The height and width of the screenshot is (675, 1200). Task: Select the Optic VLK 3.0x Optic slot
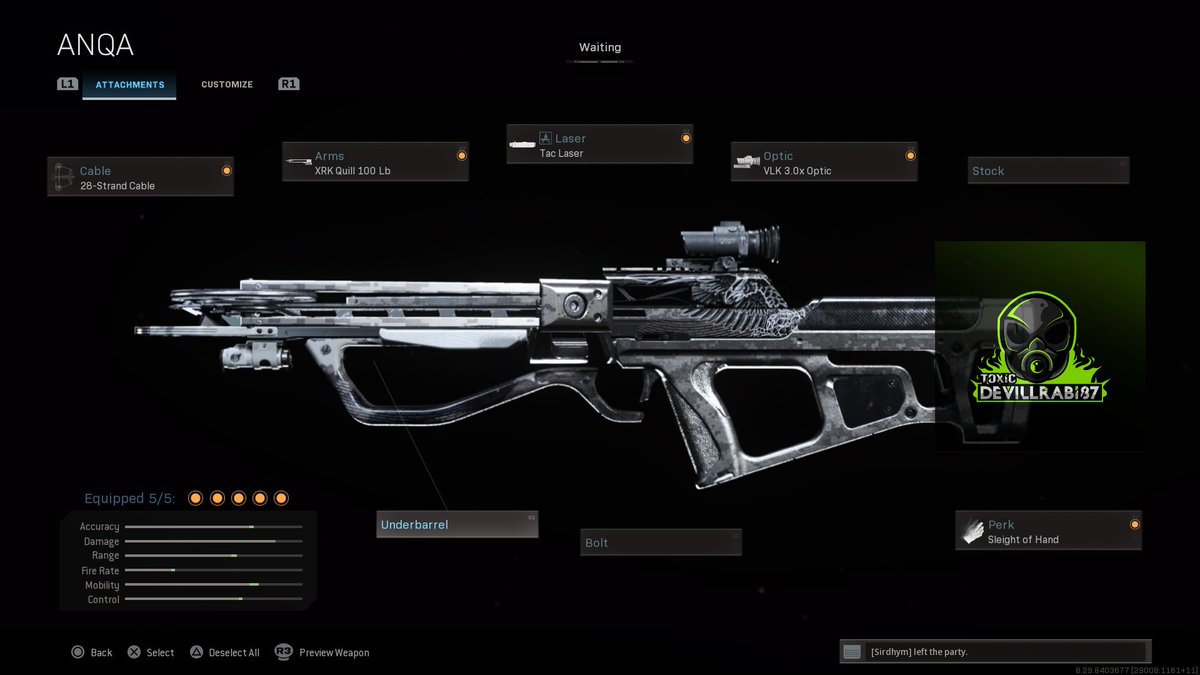824,162
